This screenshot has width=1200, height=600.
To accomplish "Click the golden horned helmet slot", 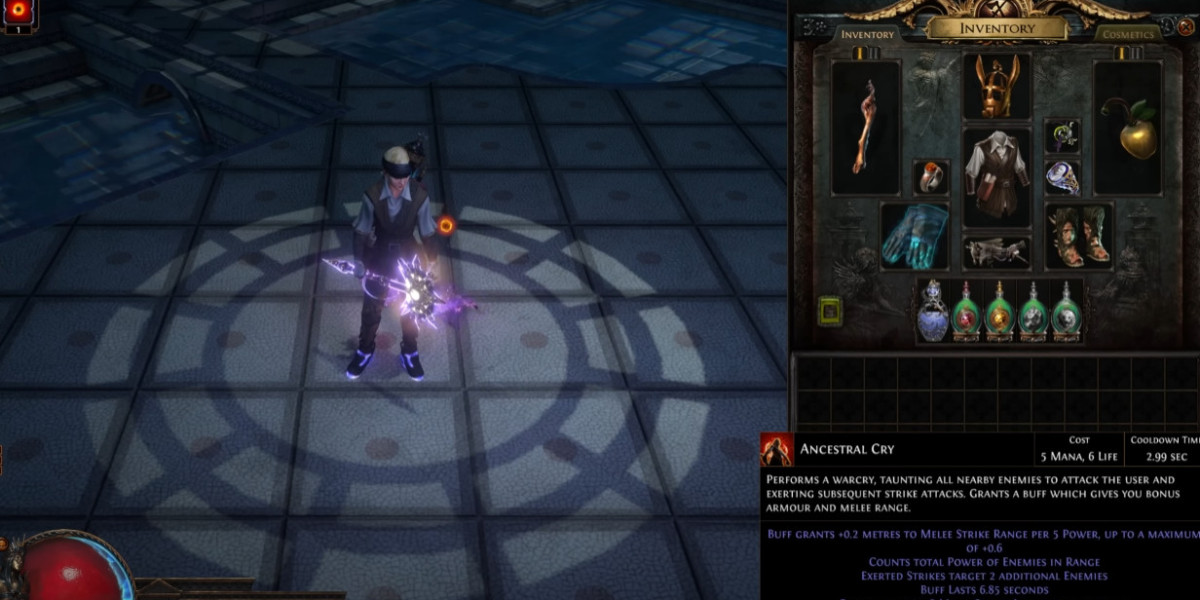I will [x=997, y=87].
